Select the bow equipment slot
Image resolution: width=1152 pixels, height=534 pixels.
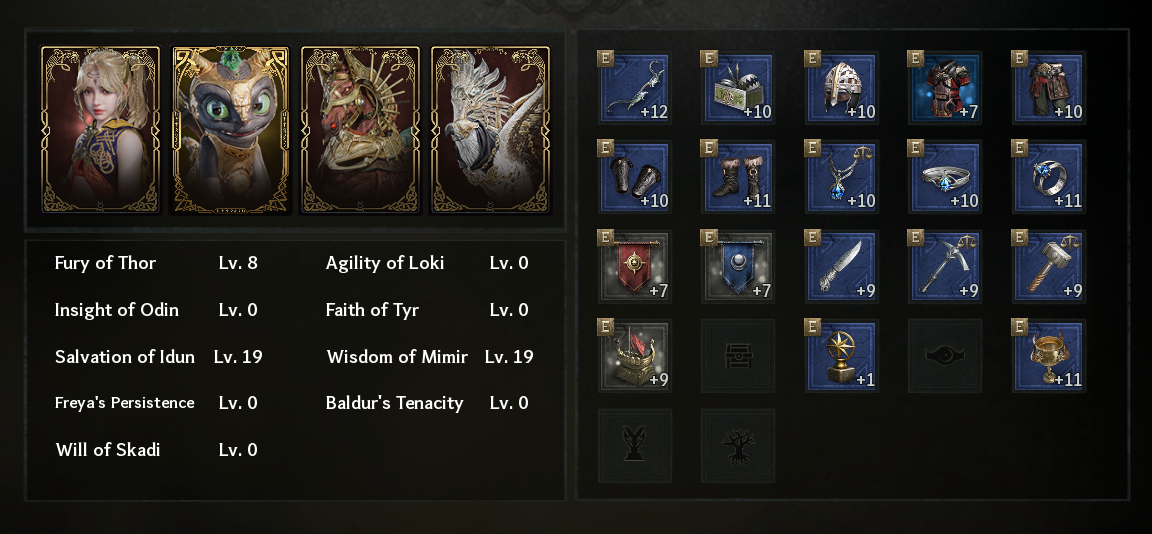[636, 89]
